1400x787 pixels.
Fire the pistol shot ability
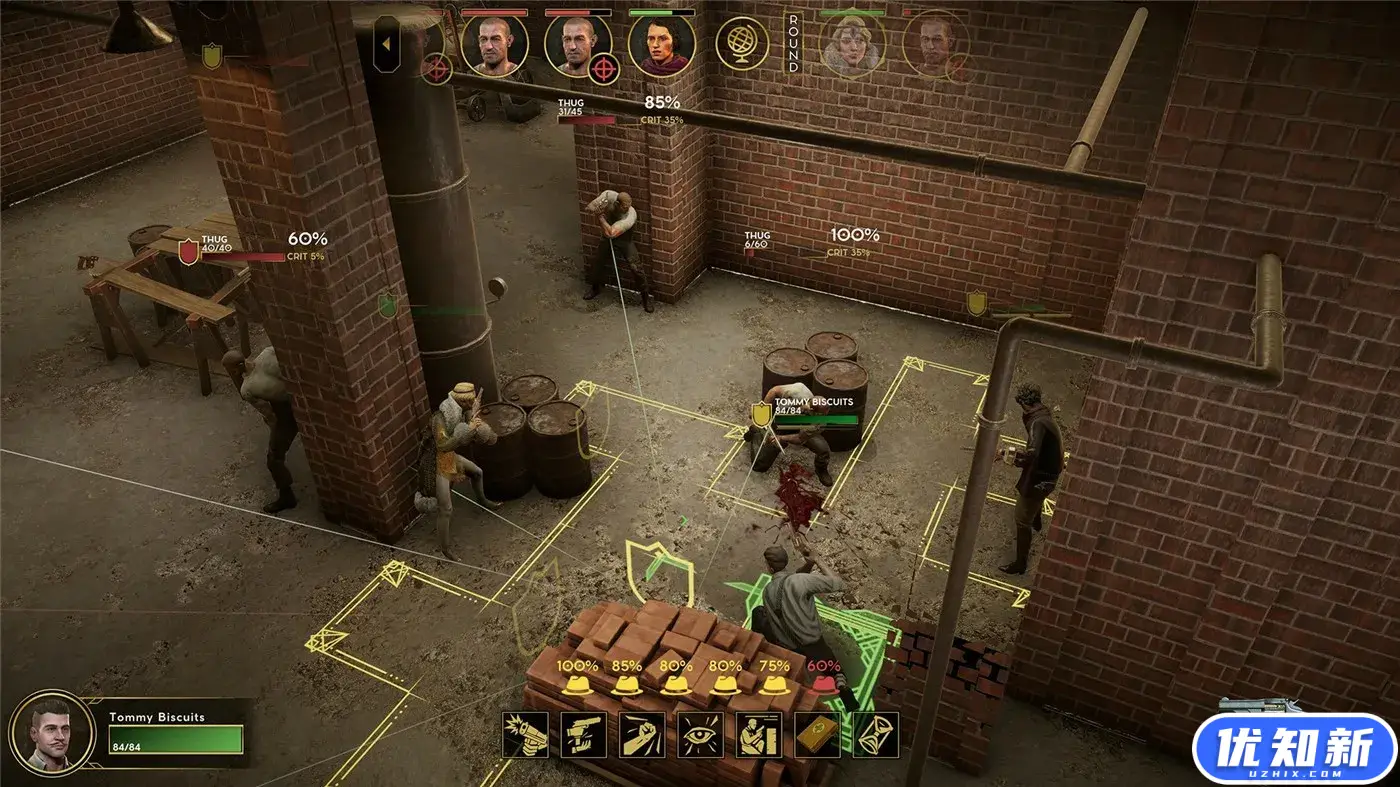click(x=525, y=735)
